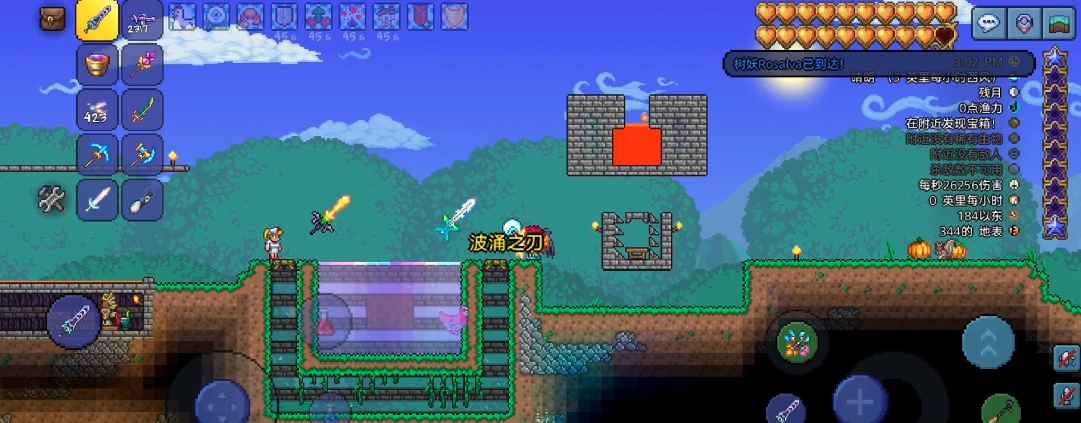Screen dimensions: 1081x423
Task: Open the inventory bag
Action: pyautogui.click(x=52, y=19)
